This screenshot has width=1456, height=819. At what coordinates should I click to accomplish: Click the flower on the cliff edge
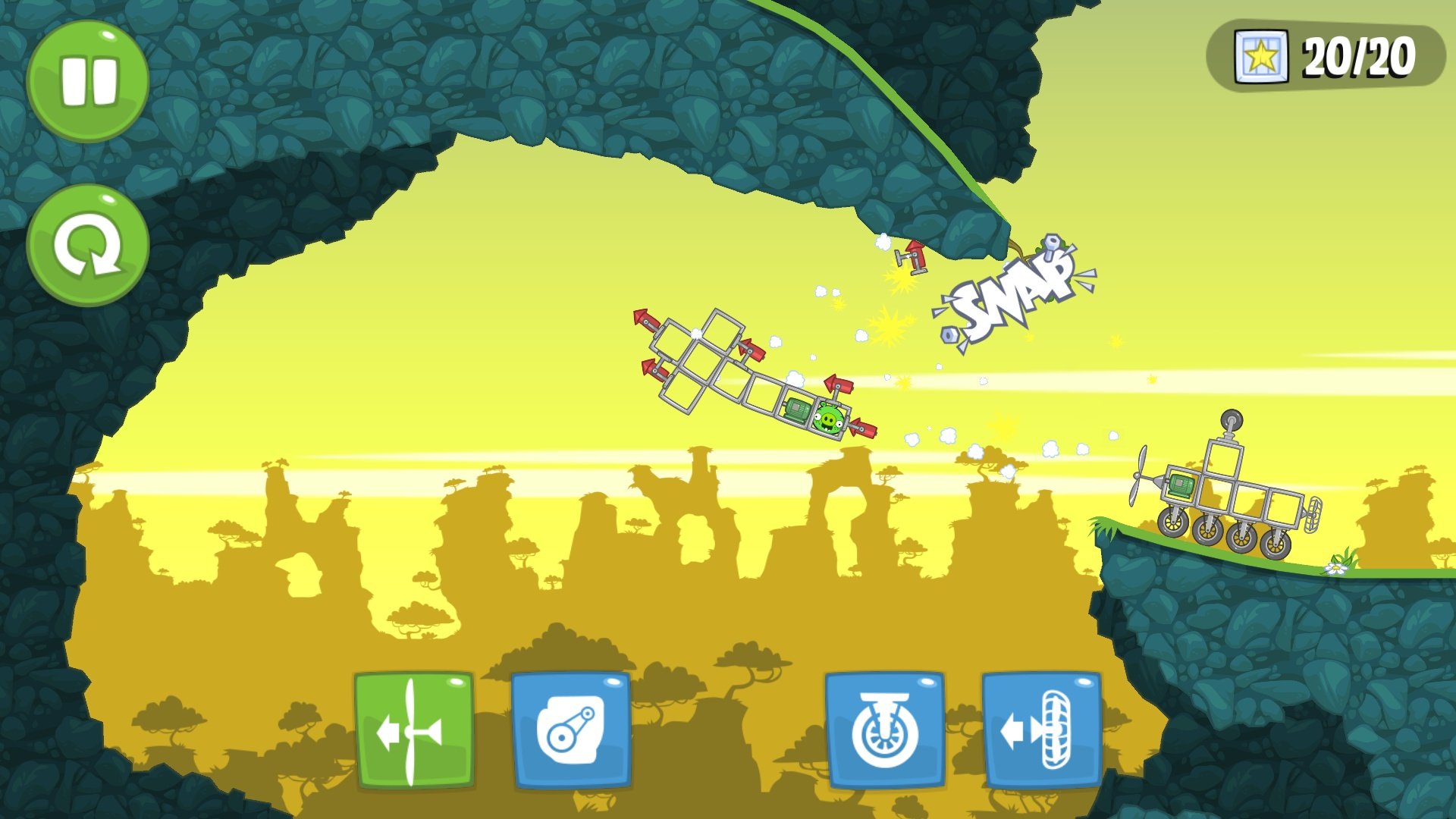(1336, 569)
